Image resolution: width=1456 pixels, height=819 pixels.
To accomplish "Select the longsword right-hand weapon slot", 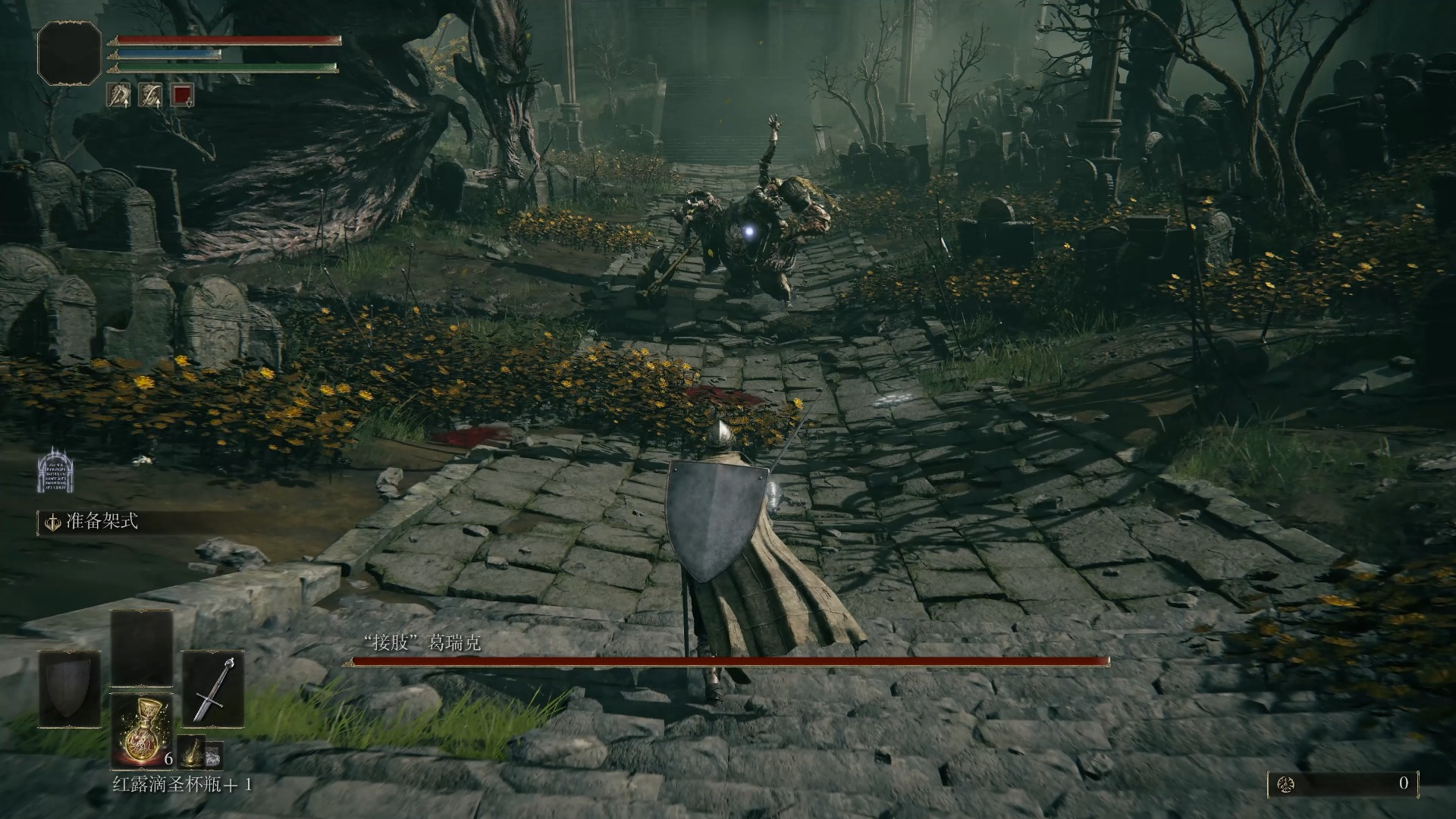I will pos(212,689).
